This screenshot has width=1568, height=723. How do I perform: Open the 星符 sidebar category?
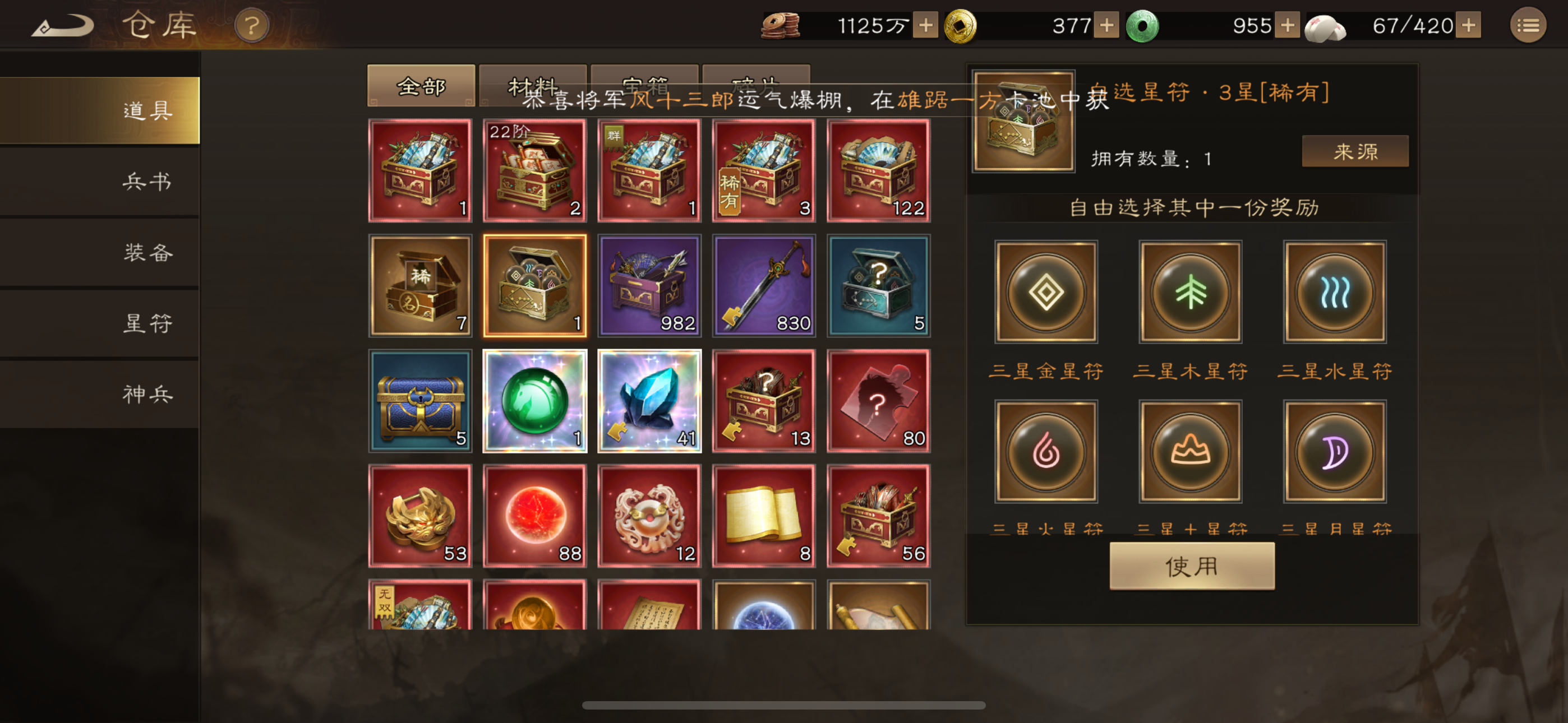coord(149,323)
